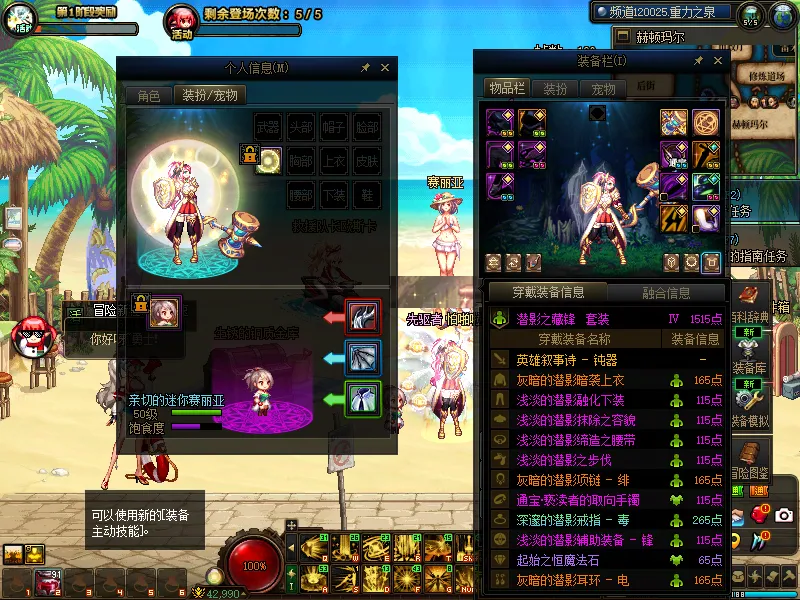Click the lightning bolt earring slot

675,218
